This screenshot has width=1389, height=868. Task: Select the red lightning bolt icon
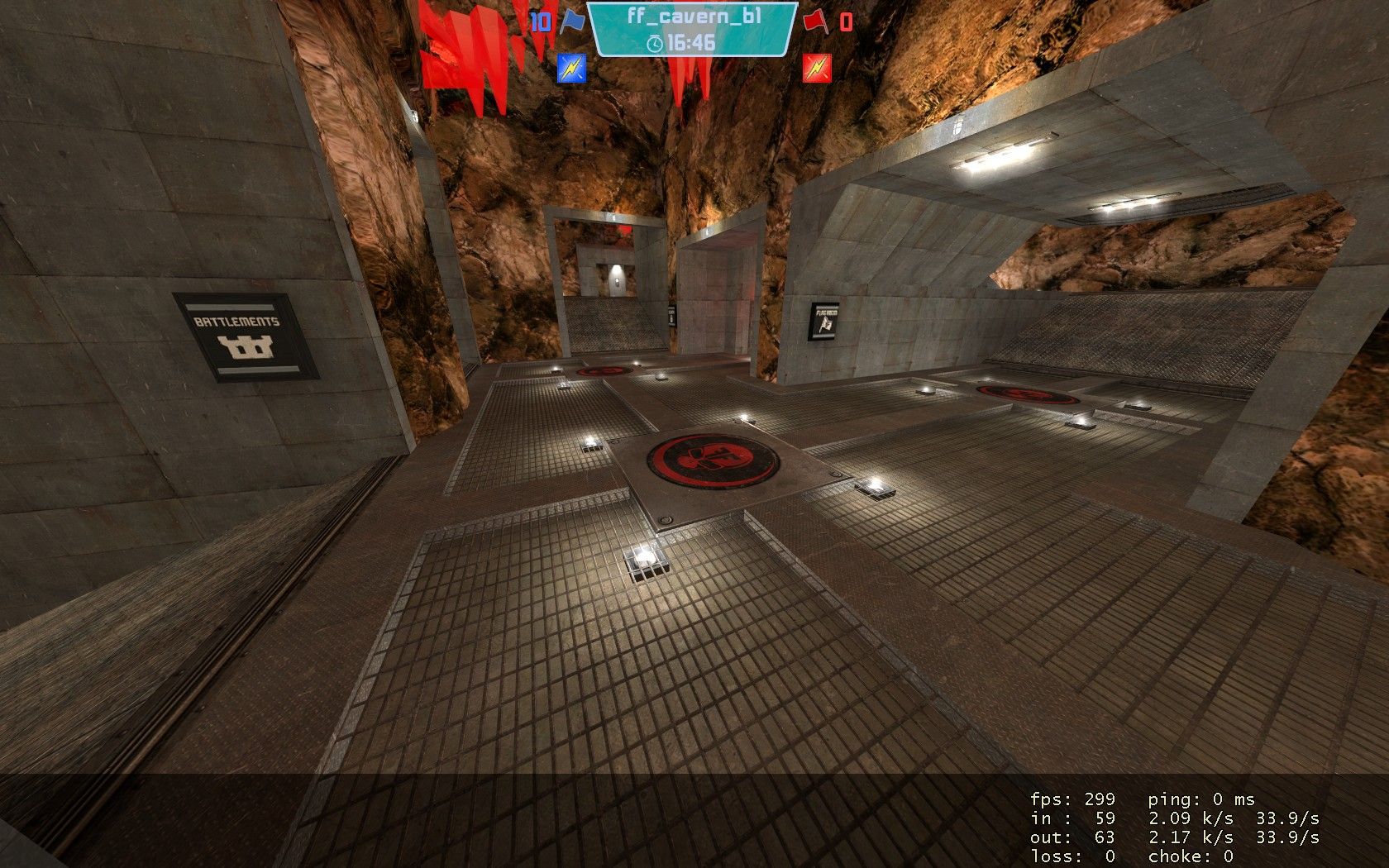pyautogui.click(x=816, y=67)
